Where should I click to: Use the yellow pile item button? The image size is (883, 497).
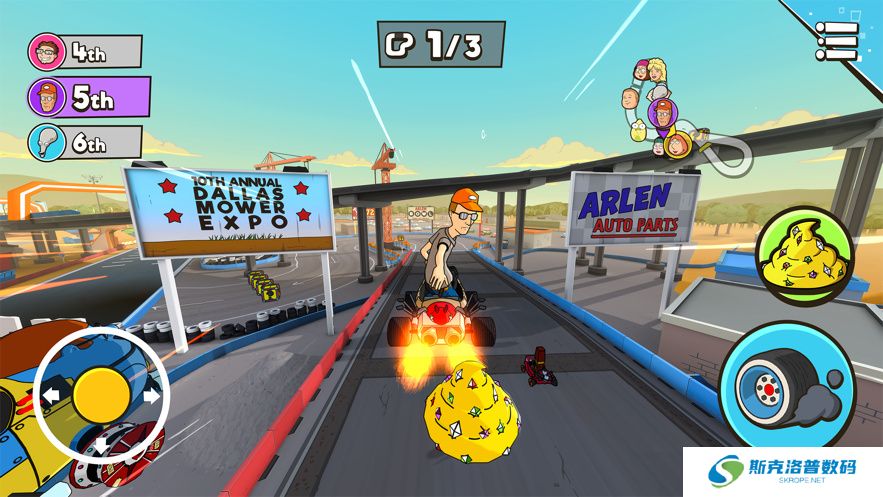click(804, 255)
